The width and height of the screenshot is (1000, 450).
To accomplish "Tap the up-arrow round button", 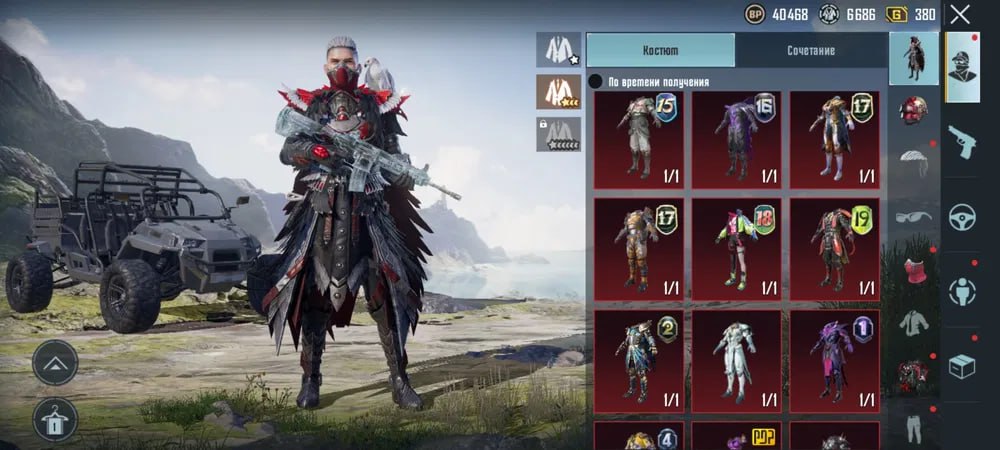I will click(55, 362).
